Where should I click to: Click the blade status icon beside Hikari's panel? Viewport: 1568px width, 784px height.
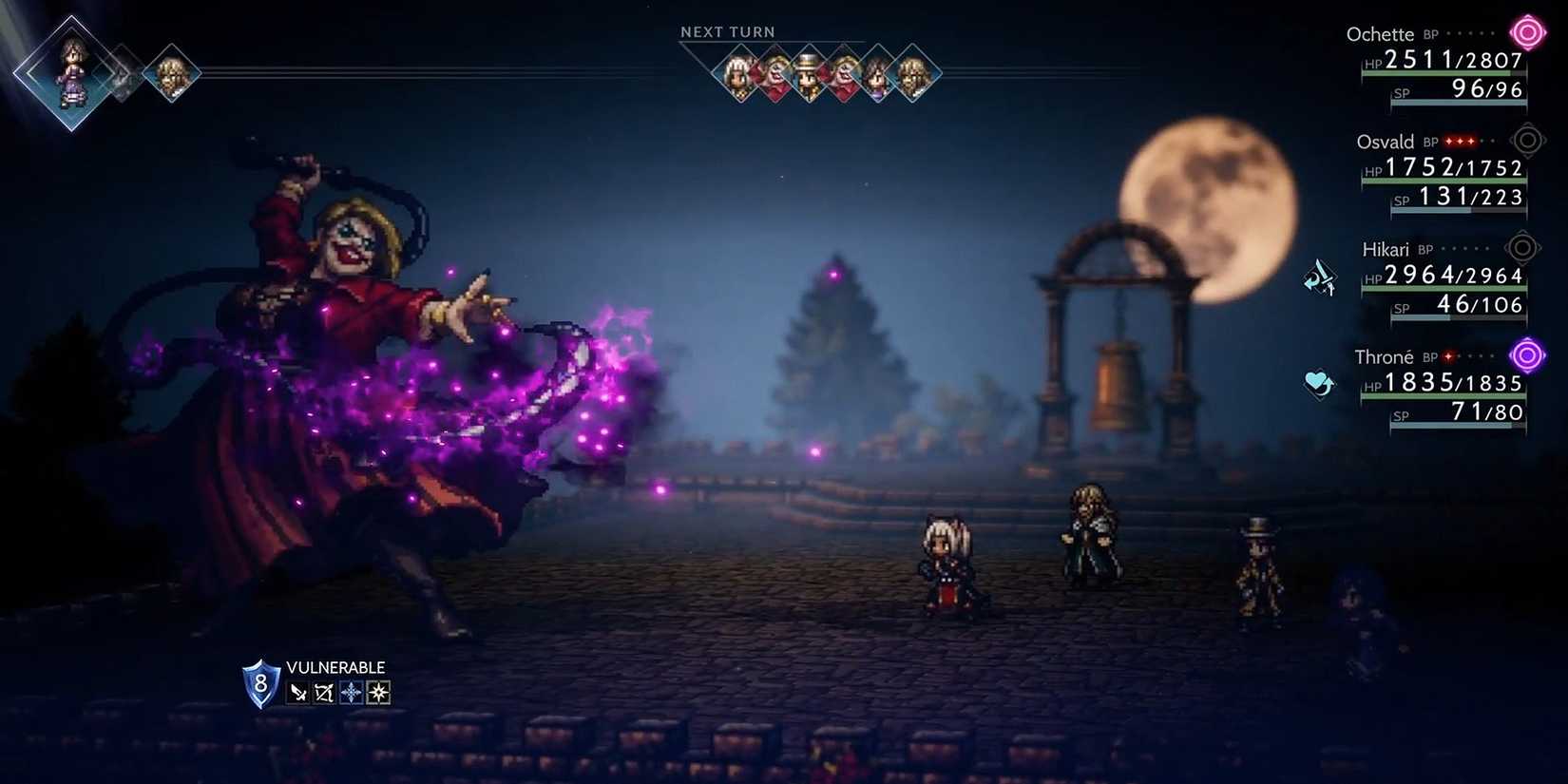point(1319,278)
